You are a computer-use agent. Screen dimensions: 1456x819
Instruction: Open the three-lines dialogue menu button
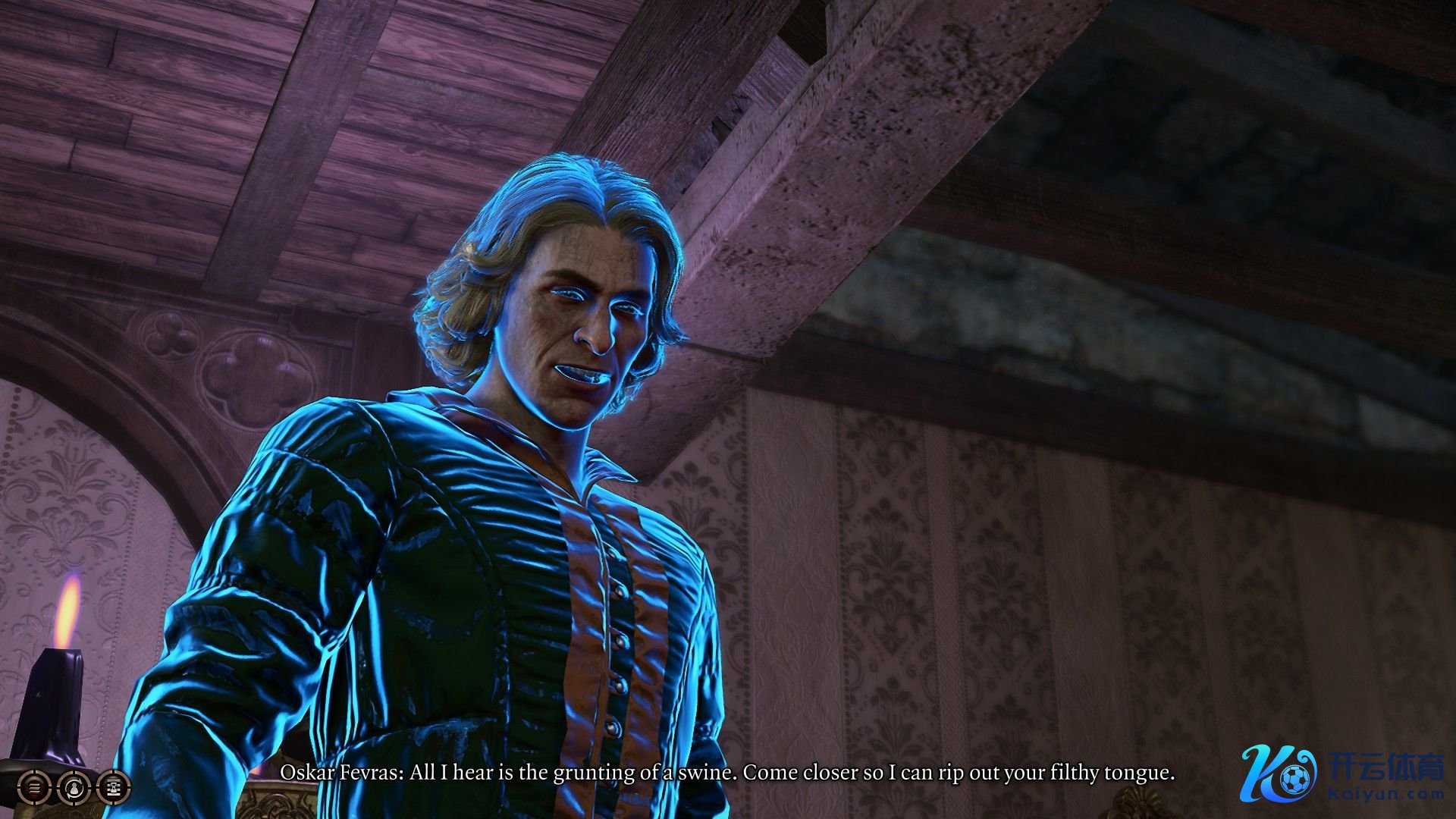(35, 789)
